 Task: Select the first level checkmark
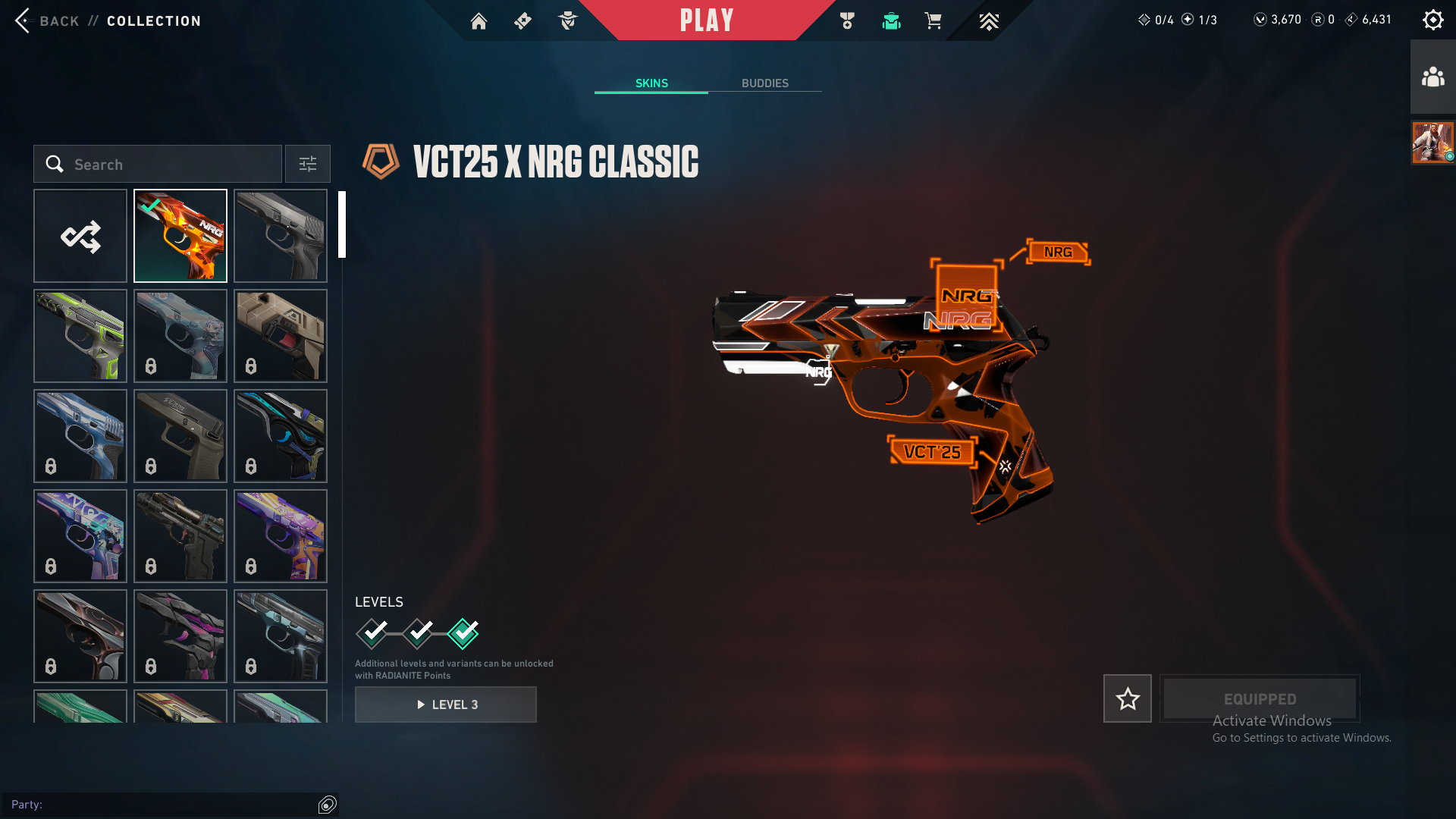[372, 633]
